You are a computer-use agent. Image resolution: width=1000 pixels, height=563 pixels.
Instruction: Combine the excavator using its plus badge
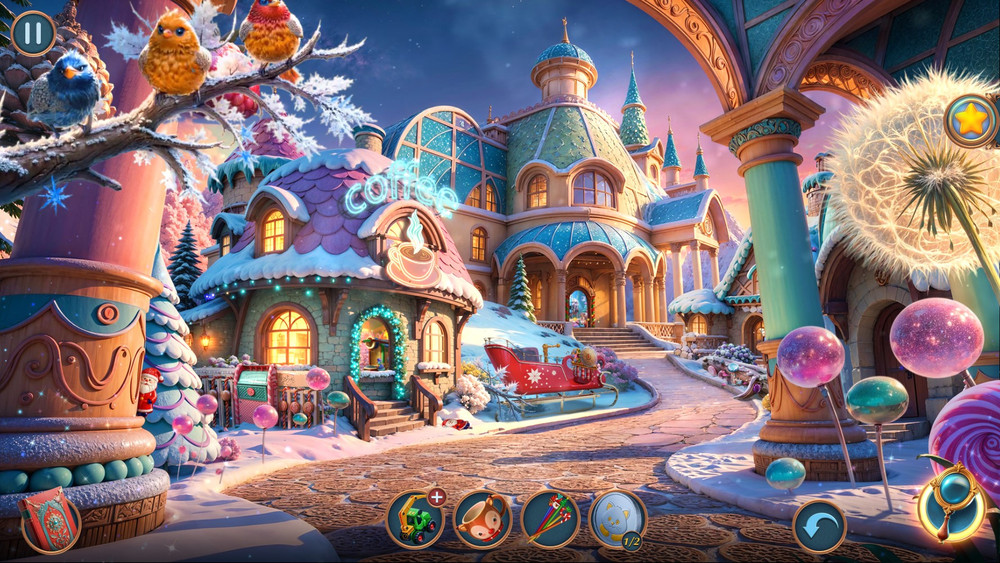pyautogui.click(x=437, y=496)
